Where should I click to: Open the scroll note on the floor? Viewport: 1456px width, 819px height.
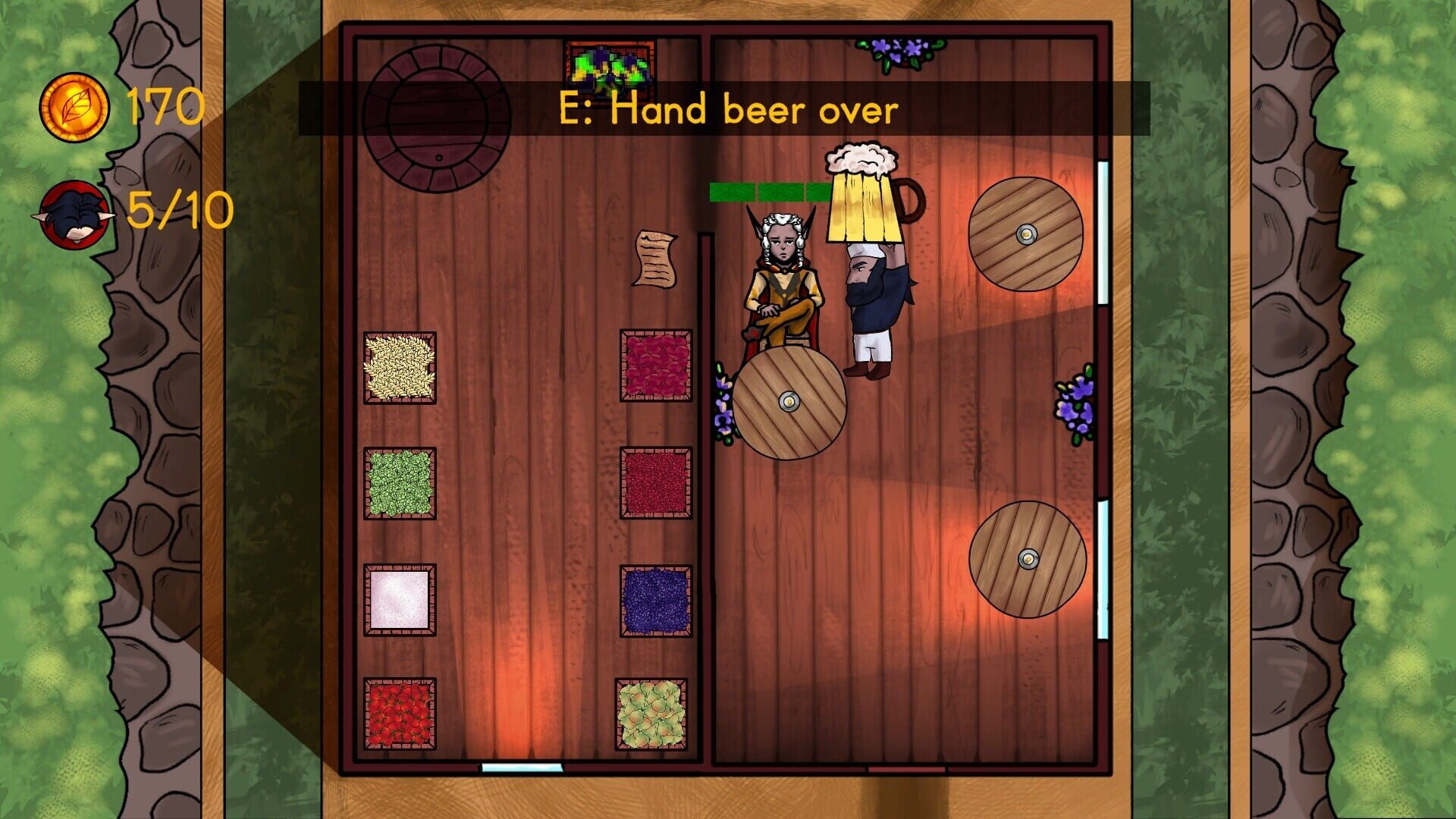click(x=657, y=258)
